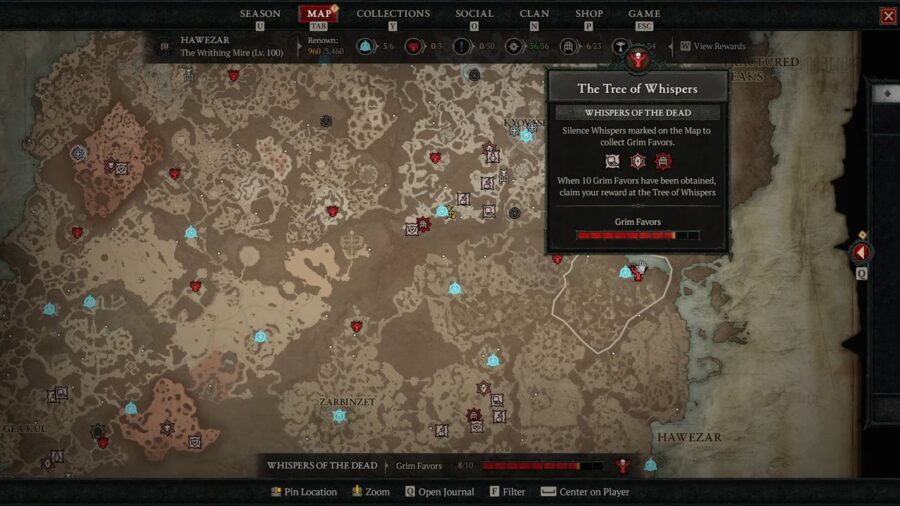Click the Tree of Whispers map marker

click(x=638, y=270)
